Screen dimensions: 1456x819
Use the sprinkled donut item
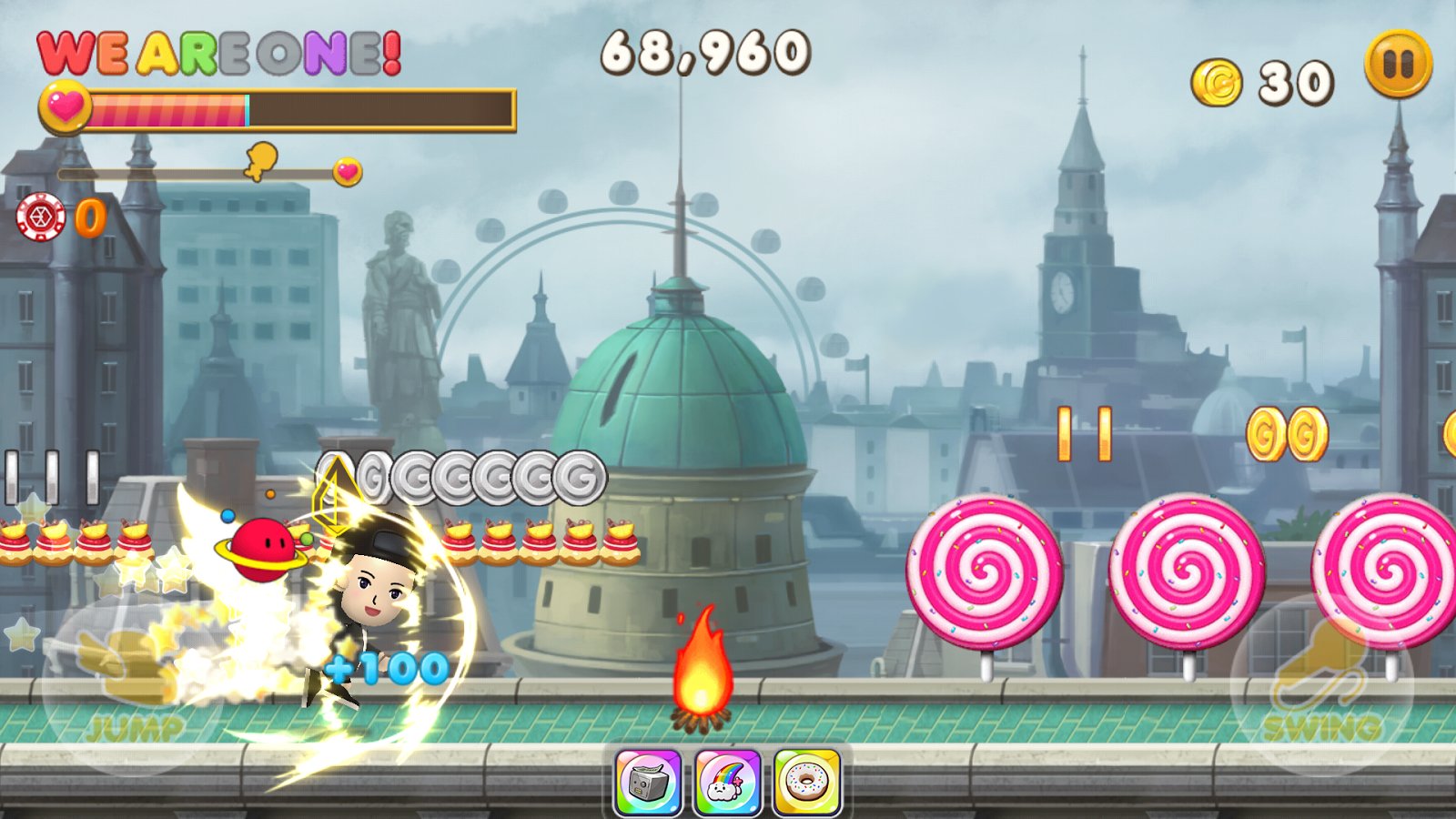click(806, 782)
